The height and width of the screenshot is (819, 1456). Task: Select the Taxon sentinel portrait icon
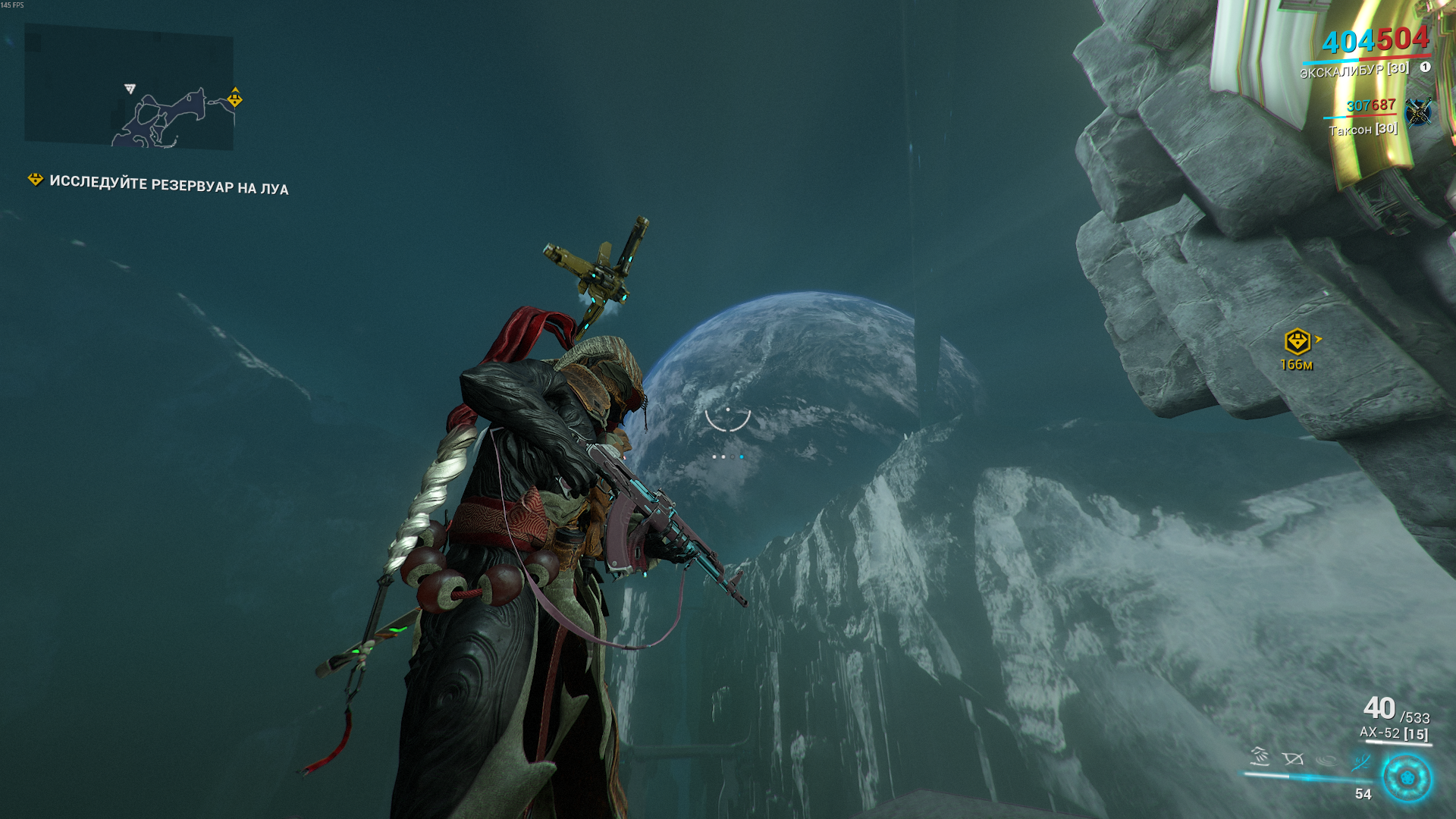coord(1417,112)
